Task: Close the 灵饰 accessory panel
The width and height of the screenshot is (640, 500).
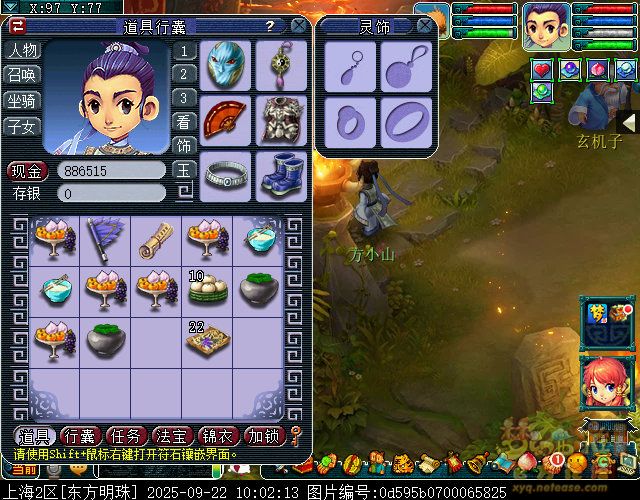Action: point(425,26)
